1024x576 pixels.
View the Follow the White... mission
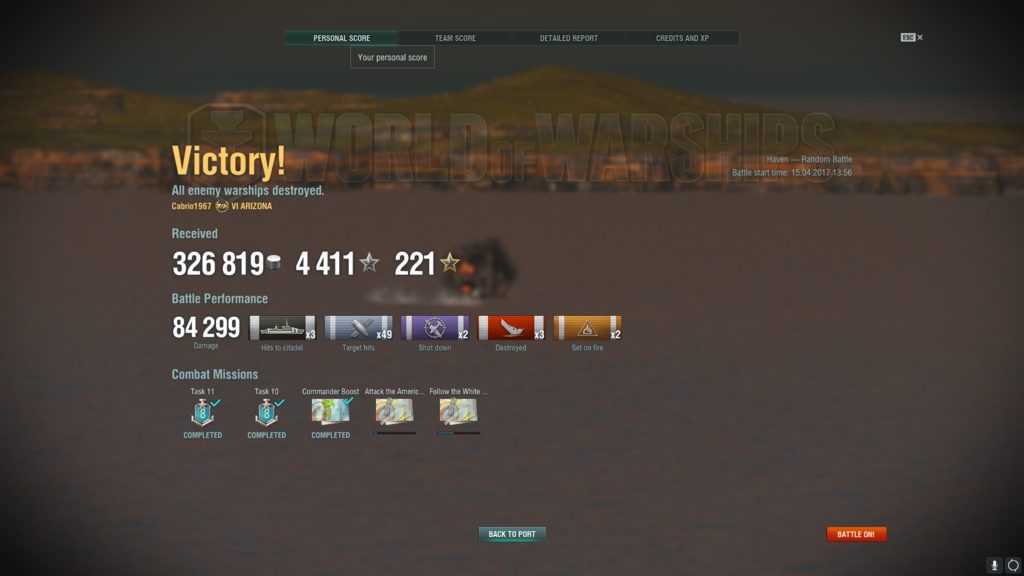[458, 412]
